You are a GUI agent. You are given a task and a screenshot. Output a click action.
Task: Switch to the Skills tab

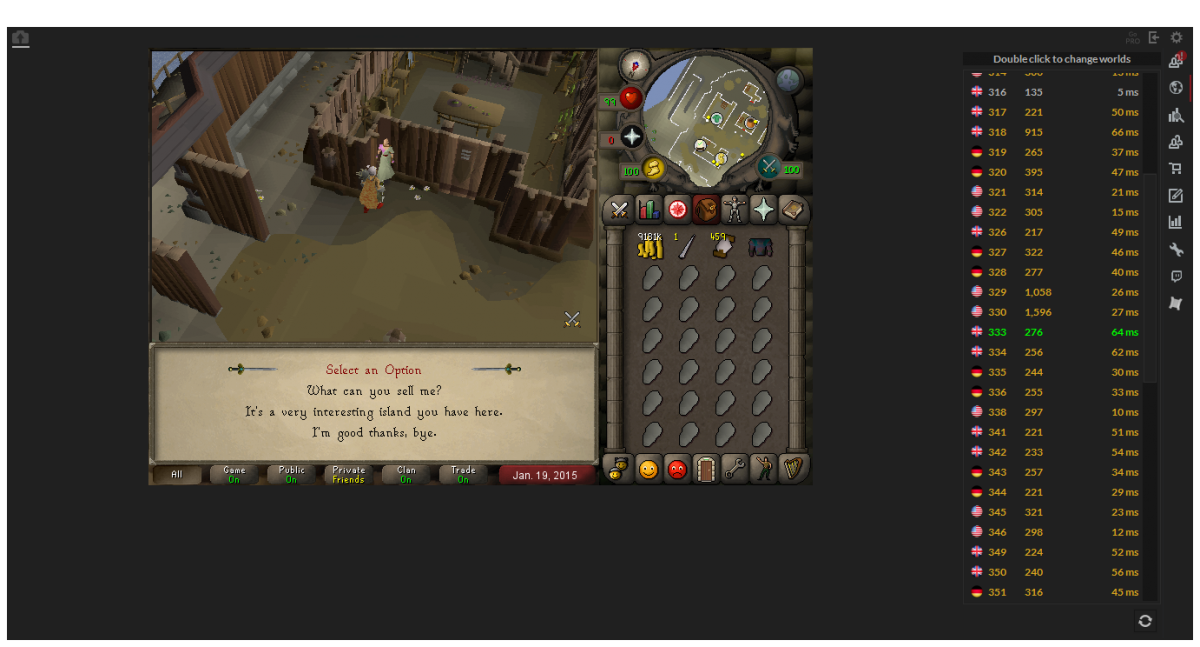point(649,210)
